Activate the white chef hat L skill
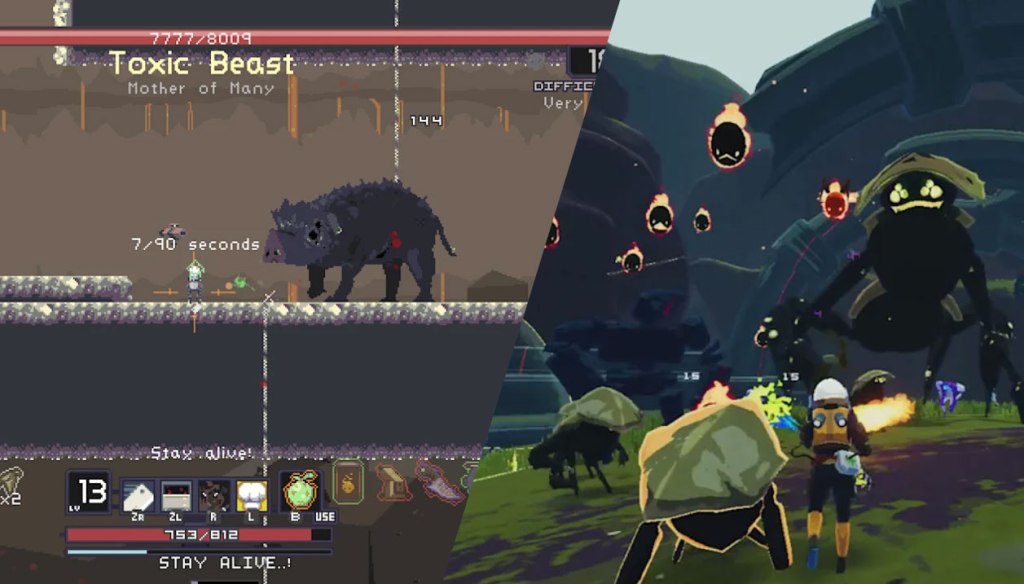 pyautogui.click(x=251, y=495)
